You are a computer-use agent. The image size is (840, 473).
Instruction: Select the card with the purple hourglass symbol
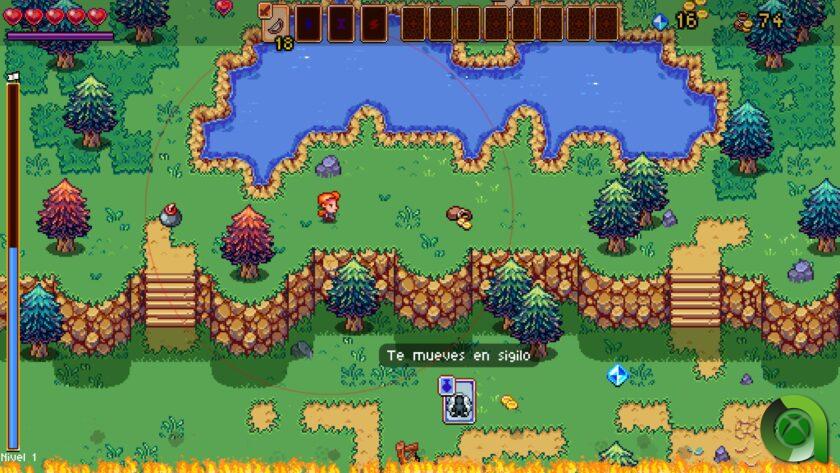click(x=341, y=22)
